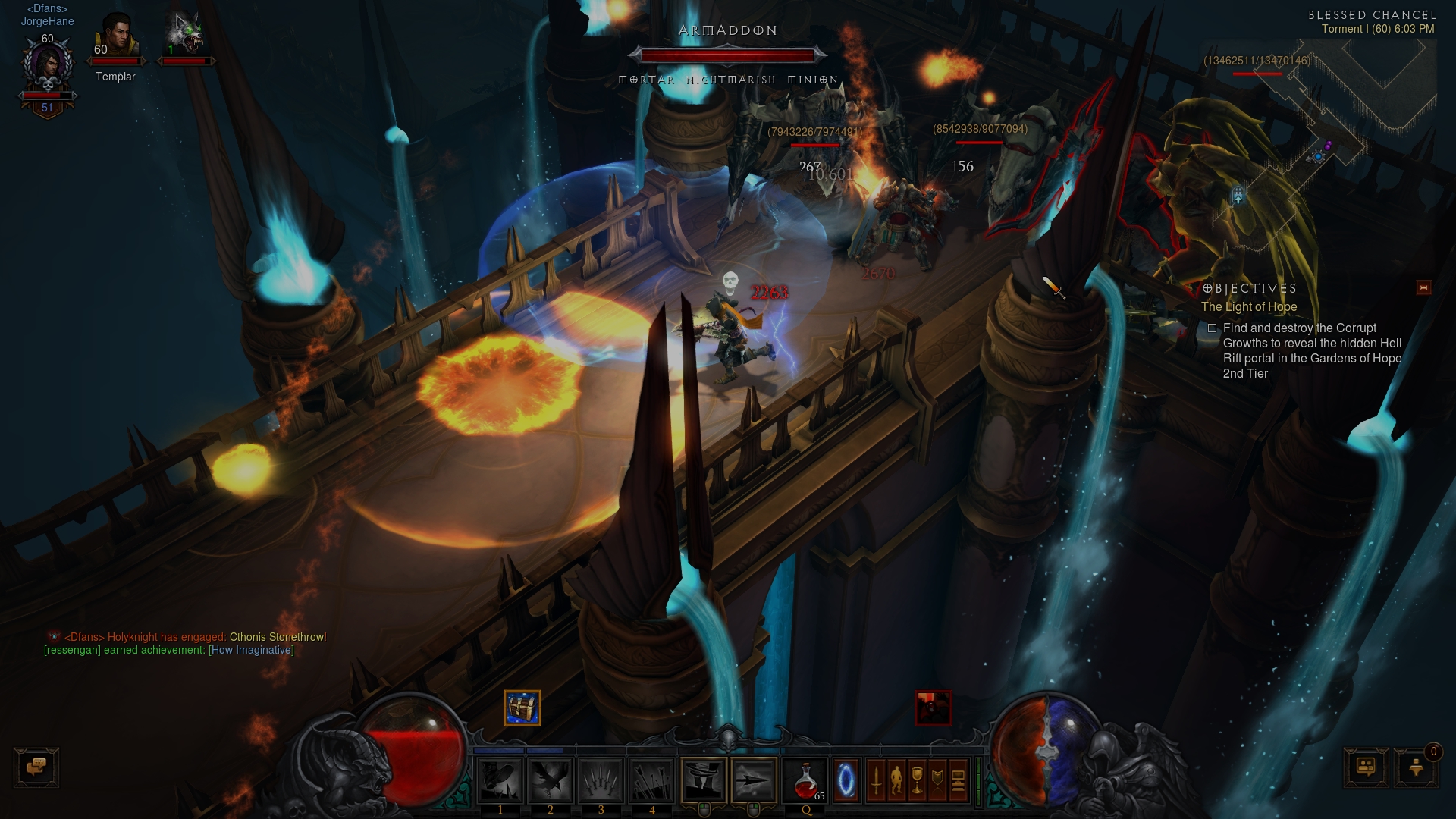Select the arrow shot right-mouse skill
This screenshot has height=819, width=1456.
[x=754, y=780]
